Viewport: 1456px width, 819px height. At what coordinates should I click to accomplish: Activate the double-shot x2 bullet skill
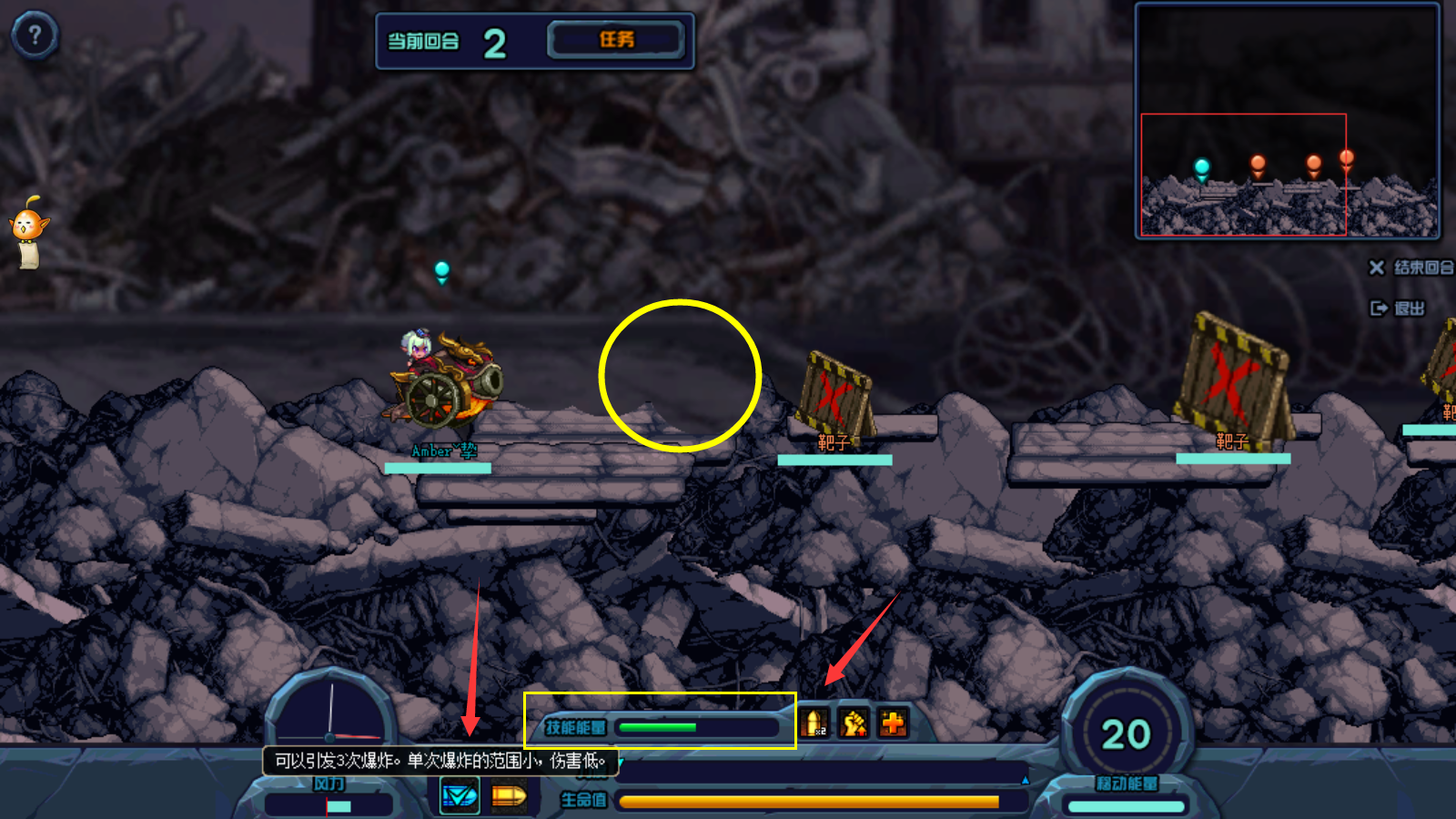pos(815,724)
